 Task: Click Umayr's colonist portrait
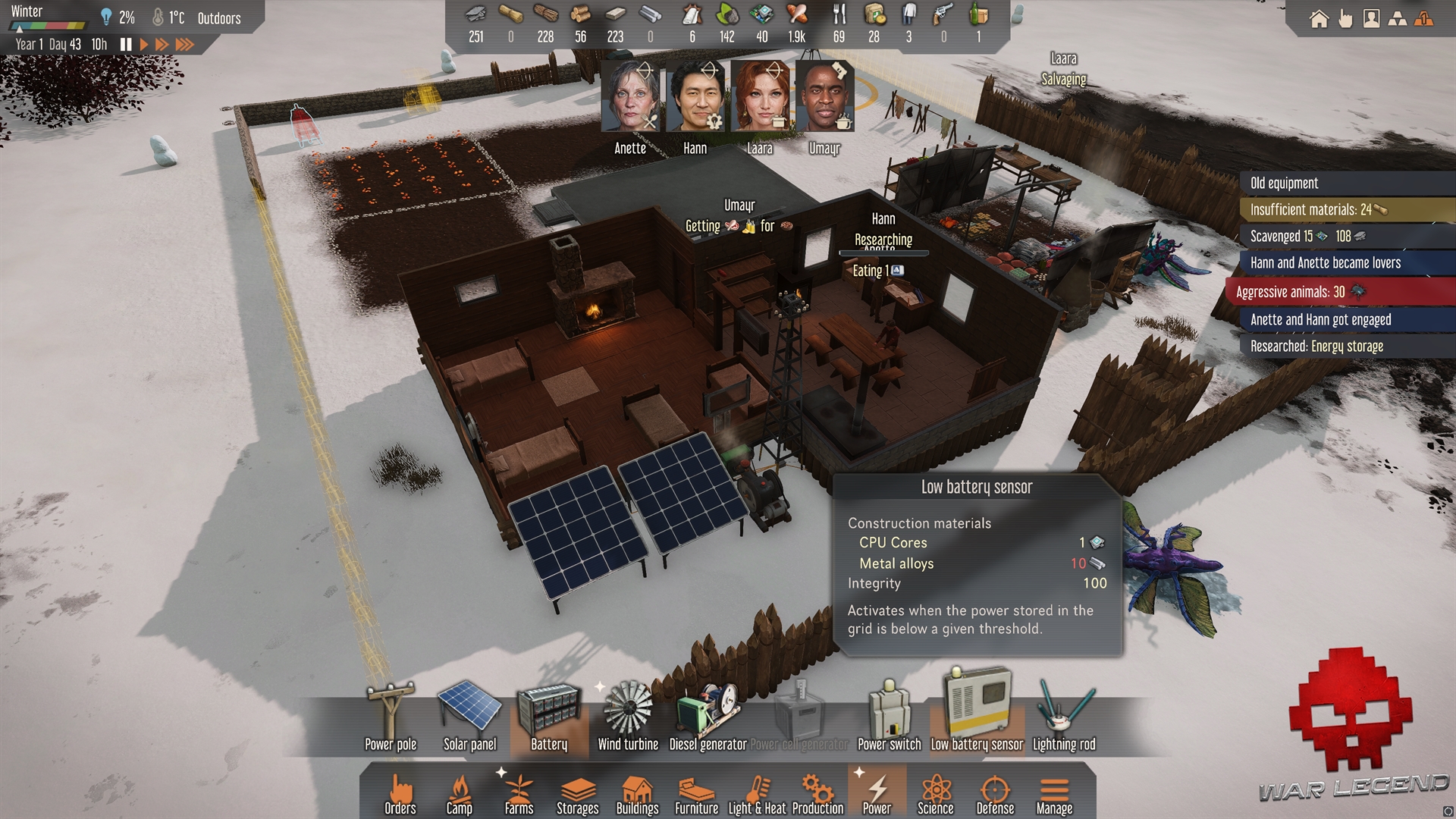(x=825, y=97)
